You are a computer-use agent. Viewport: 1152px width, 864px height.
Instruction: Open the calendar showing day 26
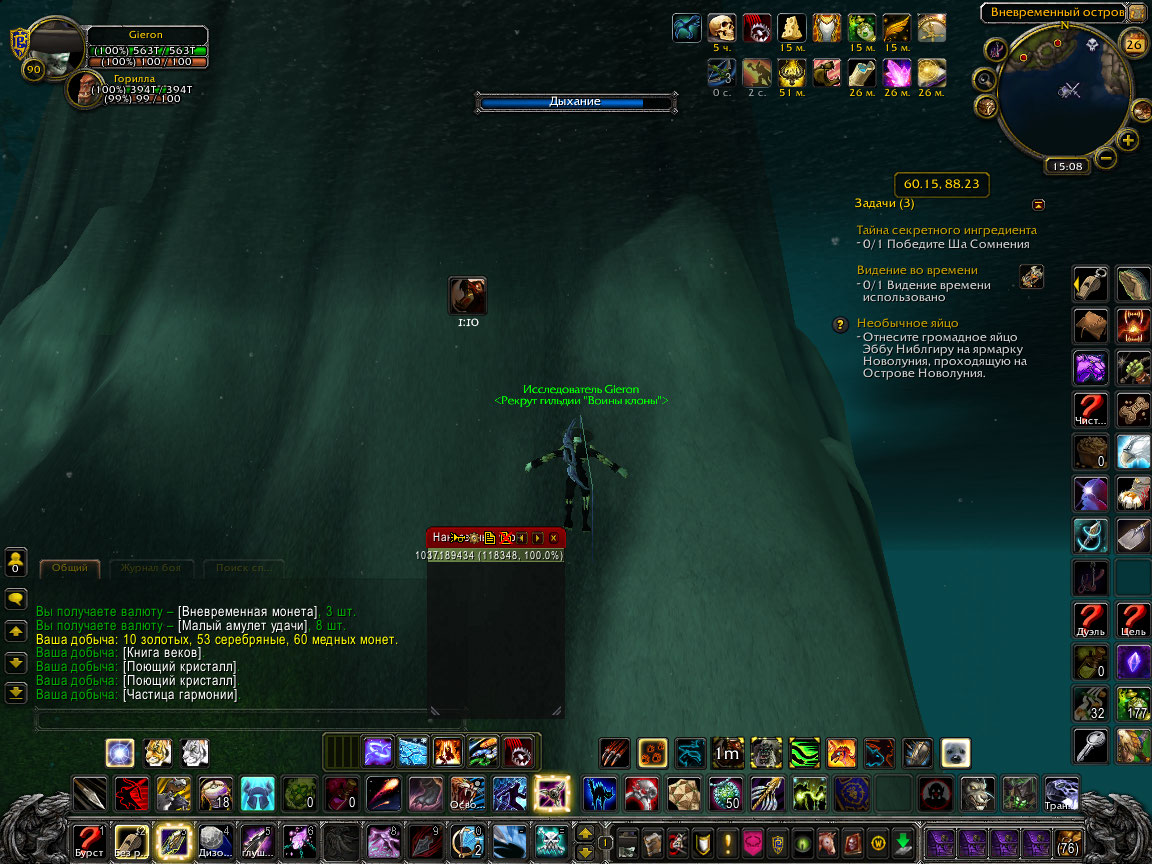click(x=1134, y=43)
